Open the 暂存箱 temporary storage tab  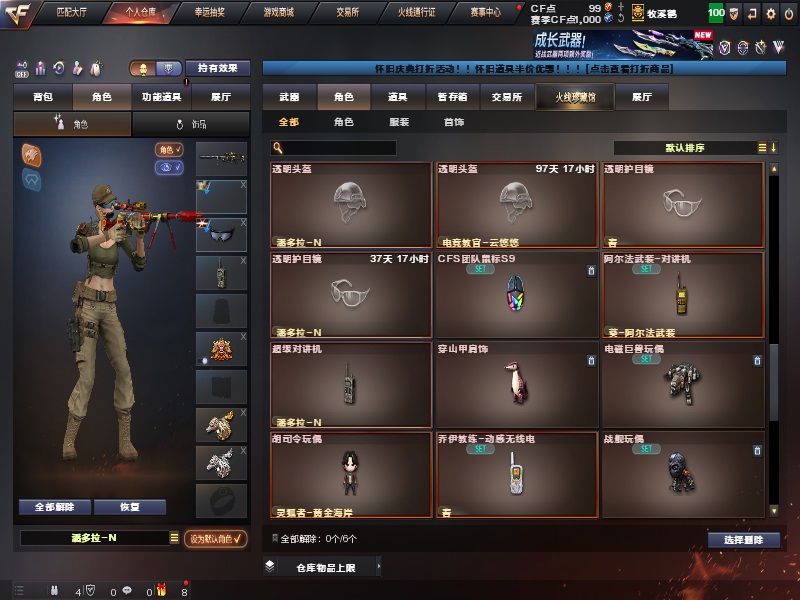tap(452, 97)
